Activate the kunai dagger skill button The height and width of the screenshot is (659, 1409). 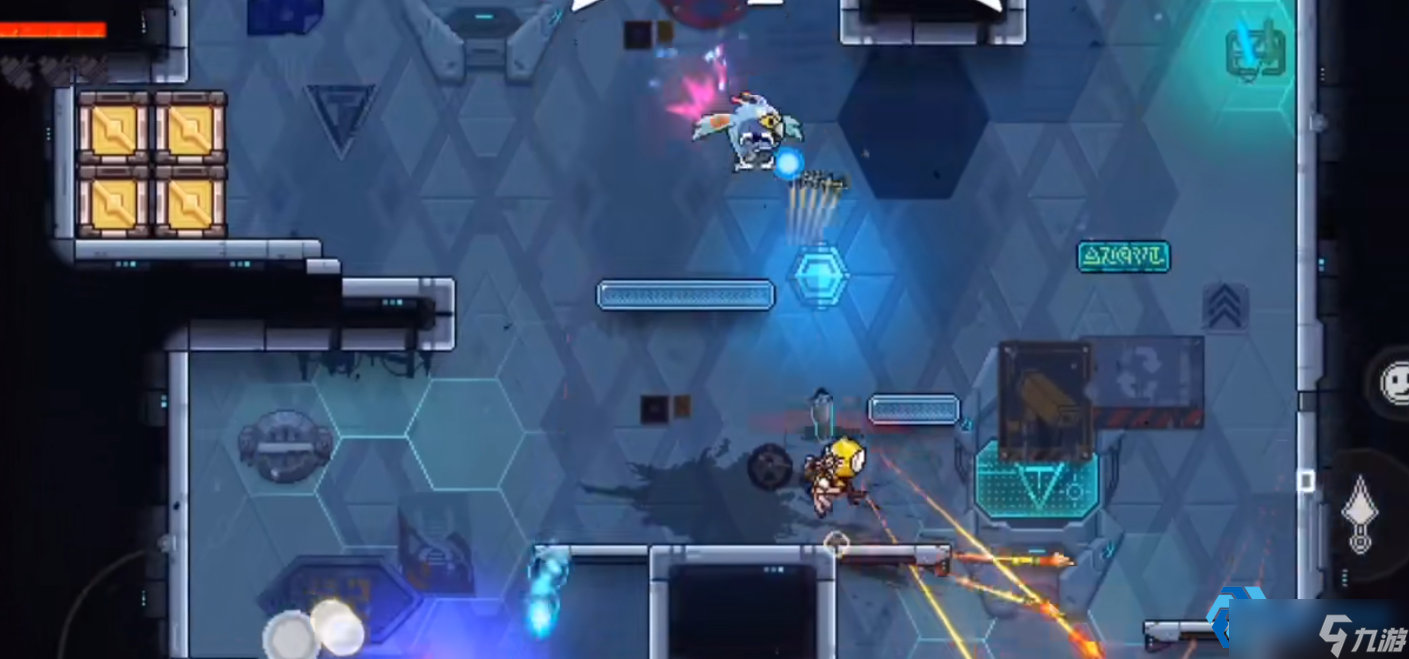coord(1360,513)
